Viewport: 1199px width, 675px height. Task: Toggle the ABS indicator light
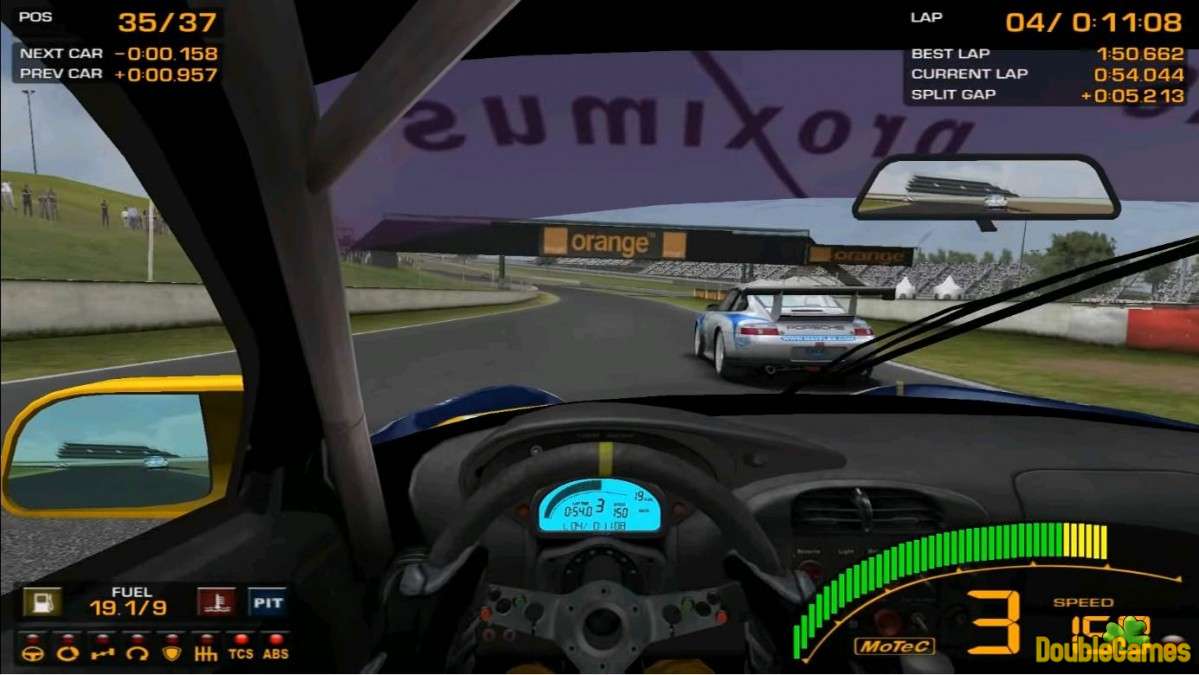(275, 653)
